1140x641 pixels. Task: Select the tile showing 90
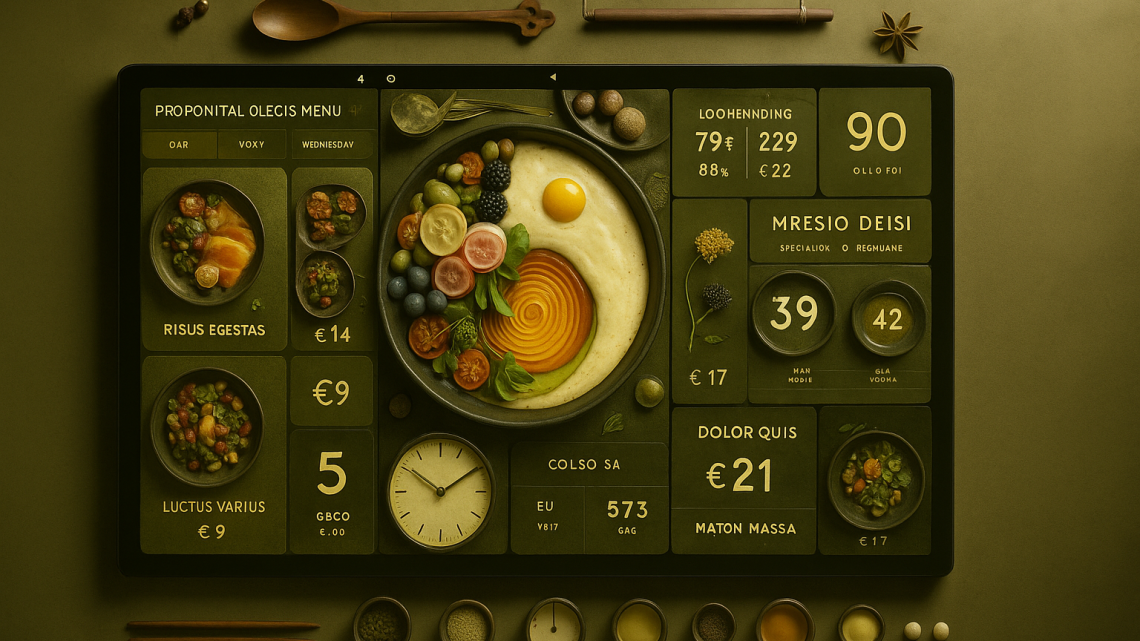point(875,141)
